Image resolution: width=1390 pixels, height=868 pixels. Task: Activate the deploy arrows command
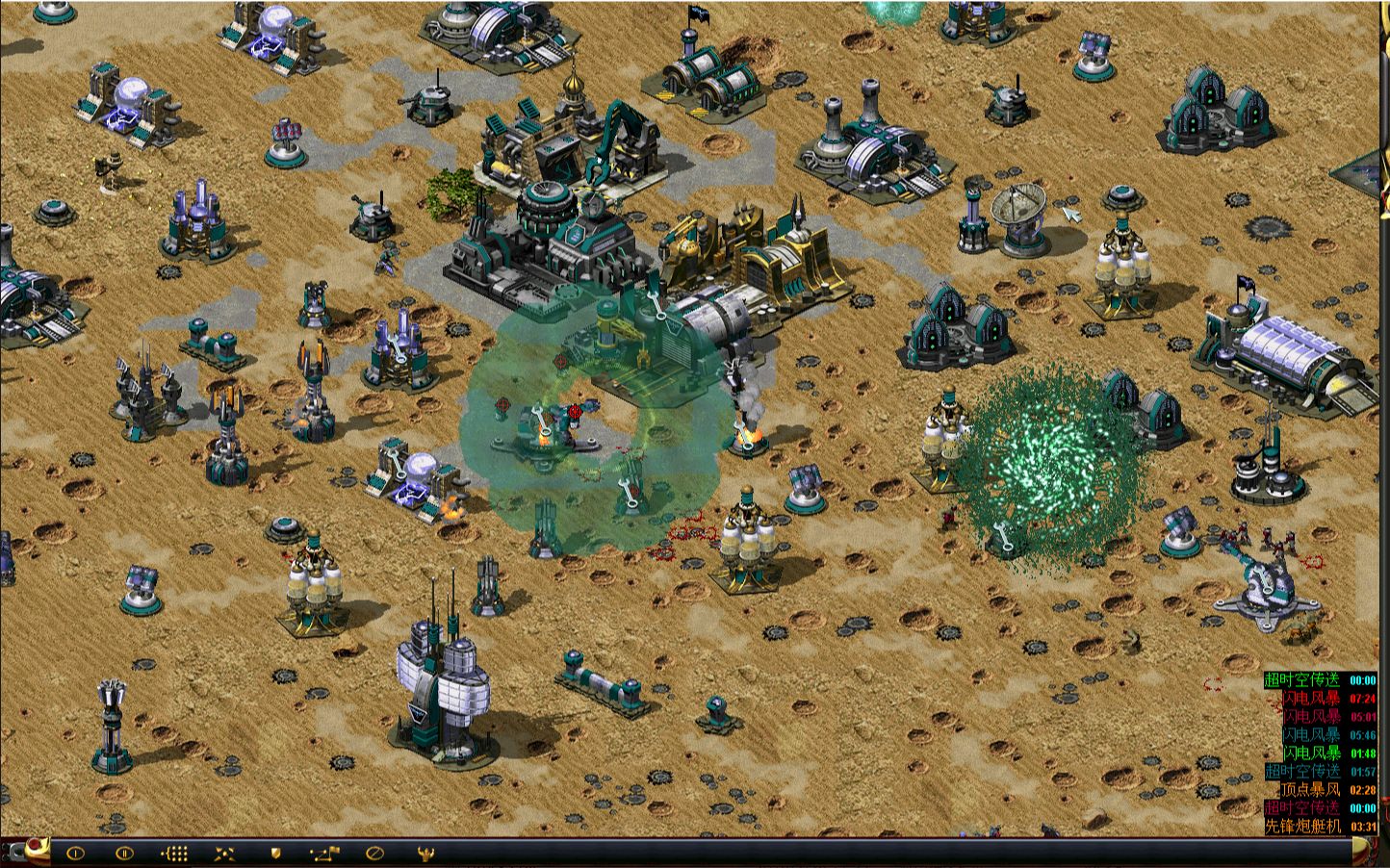point(224,853)
